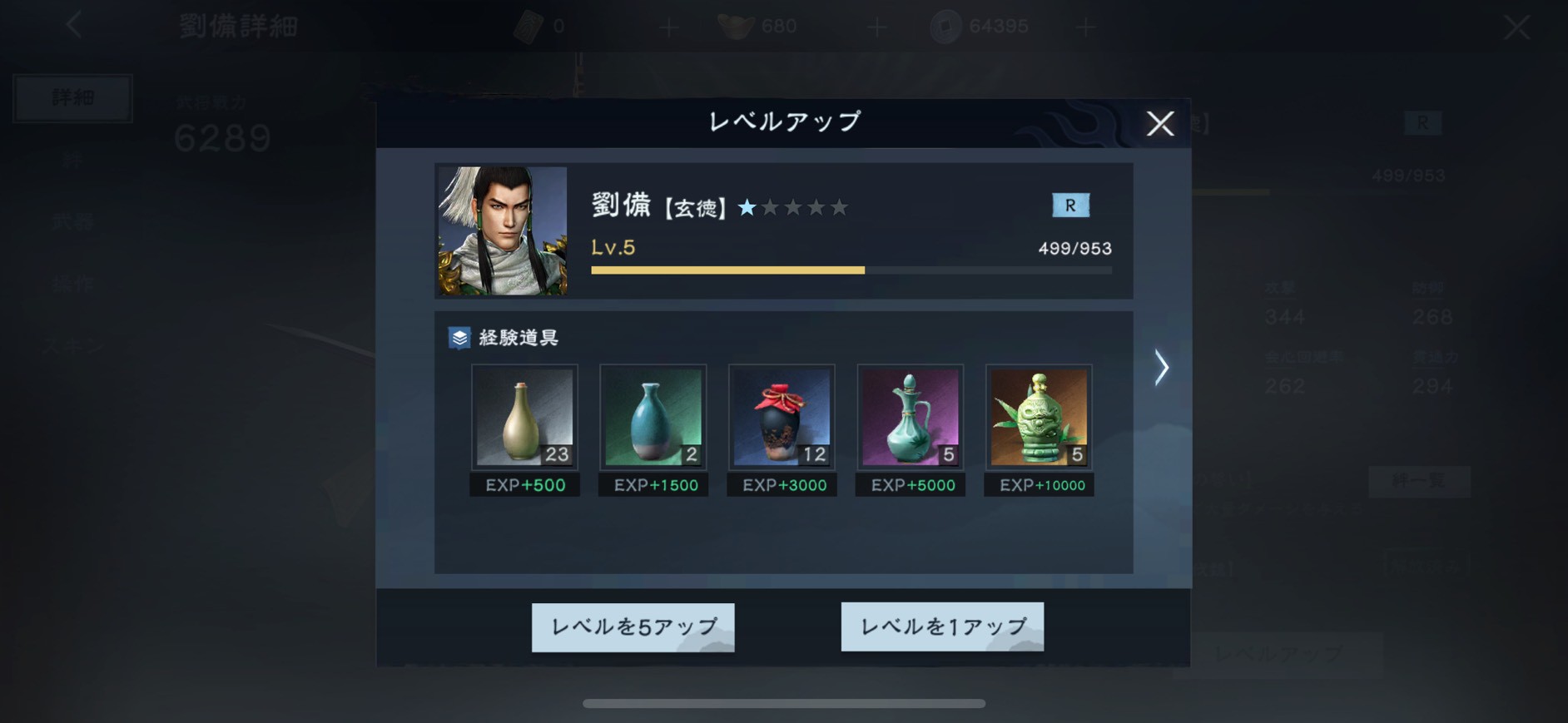The width and height of the screenshot is (1568, 723).
Task: Click Lv.5 experience progress bar
Action: (x=849, y=270)
